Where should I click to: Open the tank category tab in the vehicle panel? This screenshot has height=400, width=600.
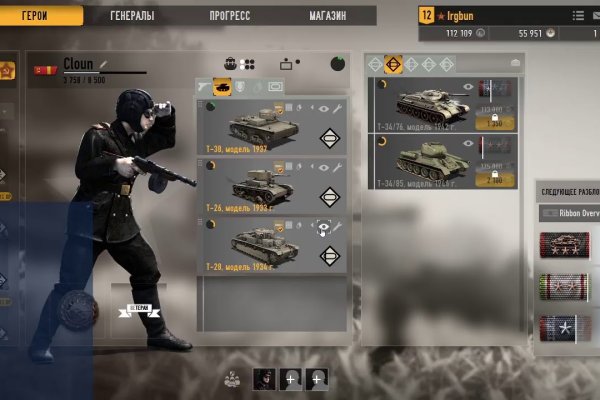(223, 87)
